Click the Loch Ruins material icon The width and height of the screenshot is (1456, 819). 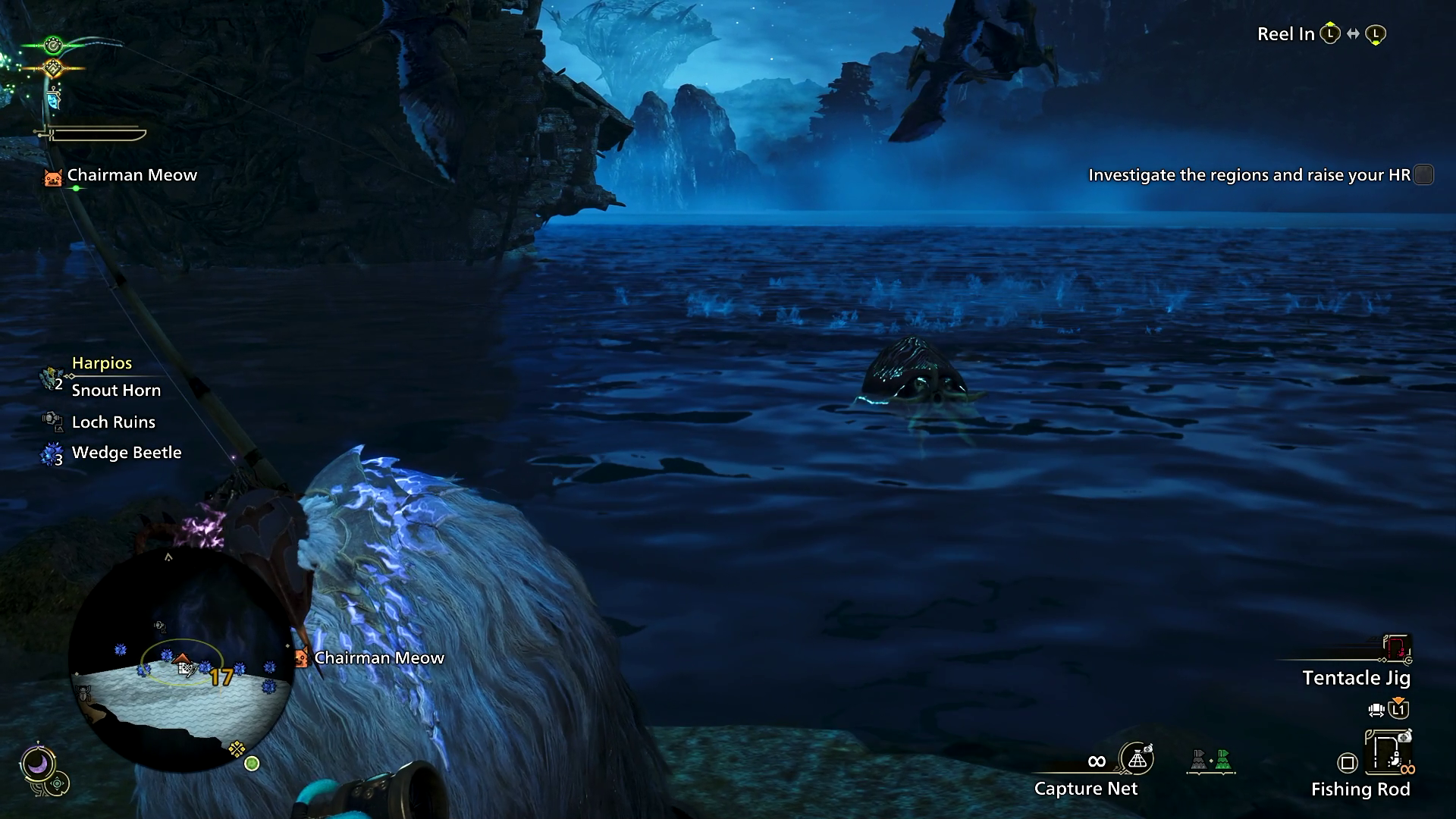pyautogui.click(x=52, y=422)
